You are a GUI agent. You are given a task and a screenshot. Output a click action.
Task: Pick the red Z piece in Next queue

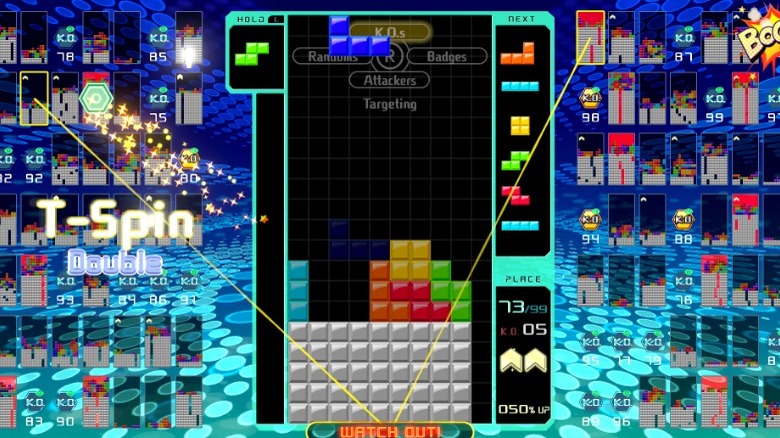[516, 194]
